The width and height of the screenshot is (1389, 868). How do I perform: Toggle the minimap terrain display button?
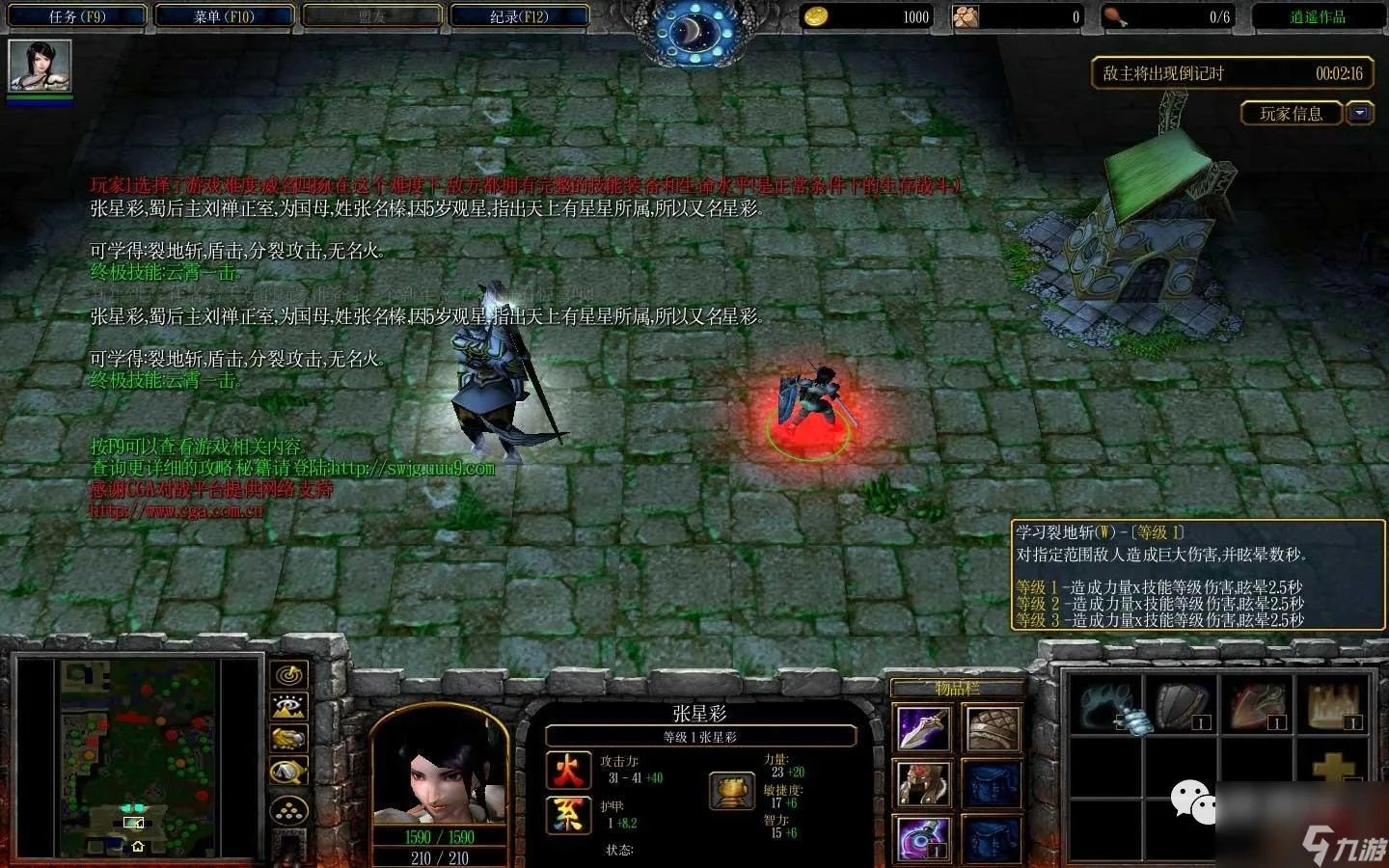pyautogui.click(x=289, y=707)
